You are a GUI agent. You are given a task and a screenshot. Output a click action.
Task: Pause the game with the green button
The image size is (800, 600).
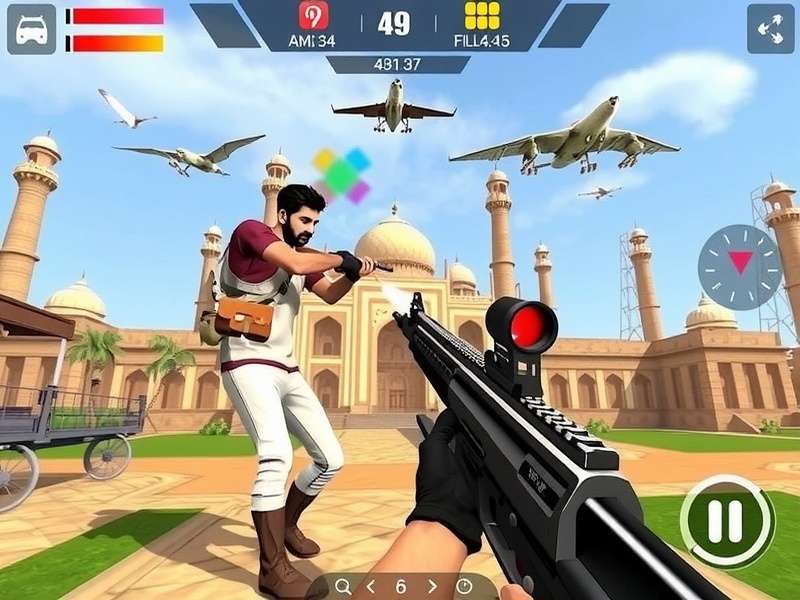(727, 520)
